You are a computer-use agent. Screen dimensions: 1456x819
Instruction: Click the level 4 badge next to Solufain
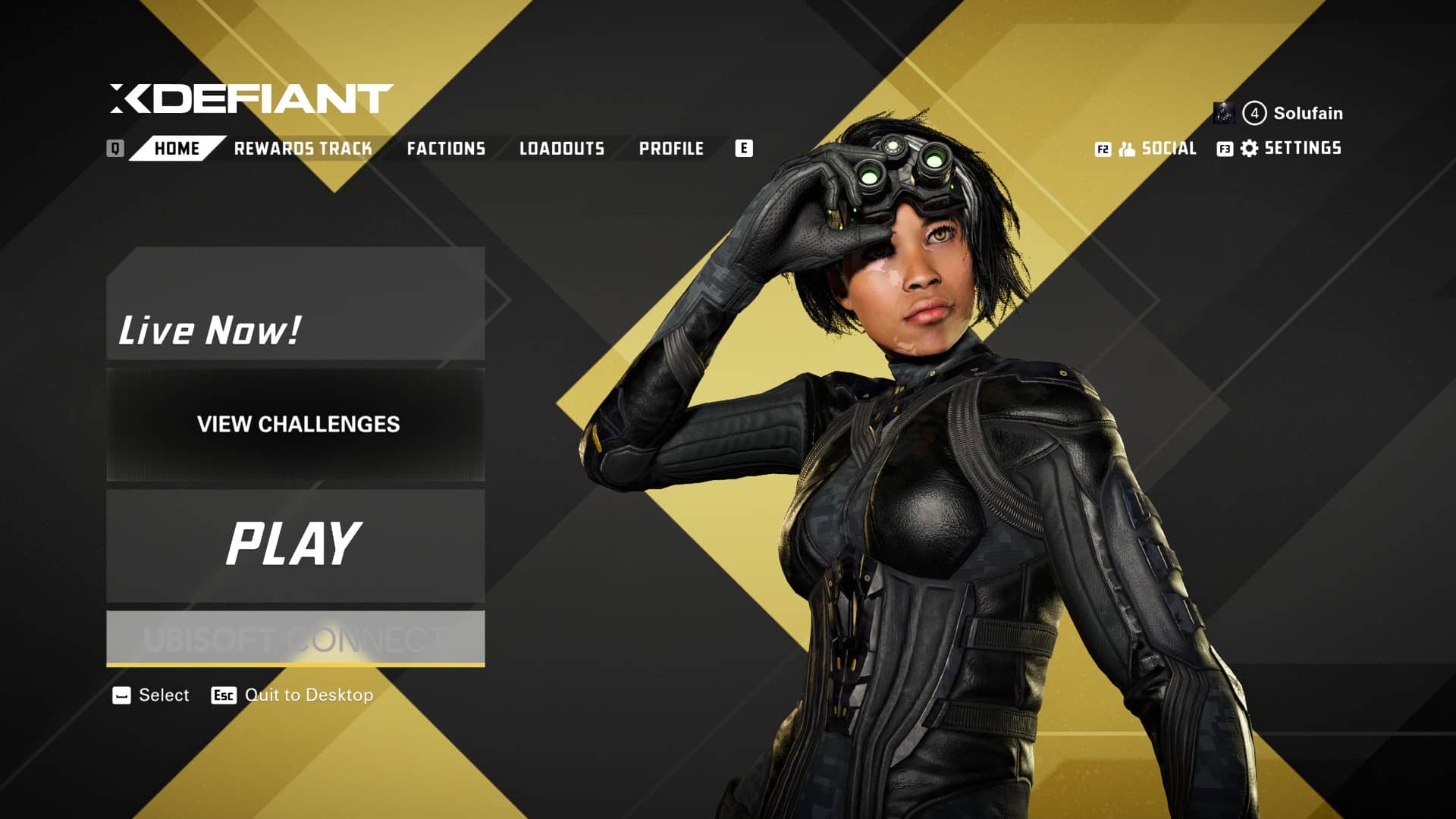coord(1256,112)
